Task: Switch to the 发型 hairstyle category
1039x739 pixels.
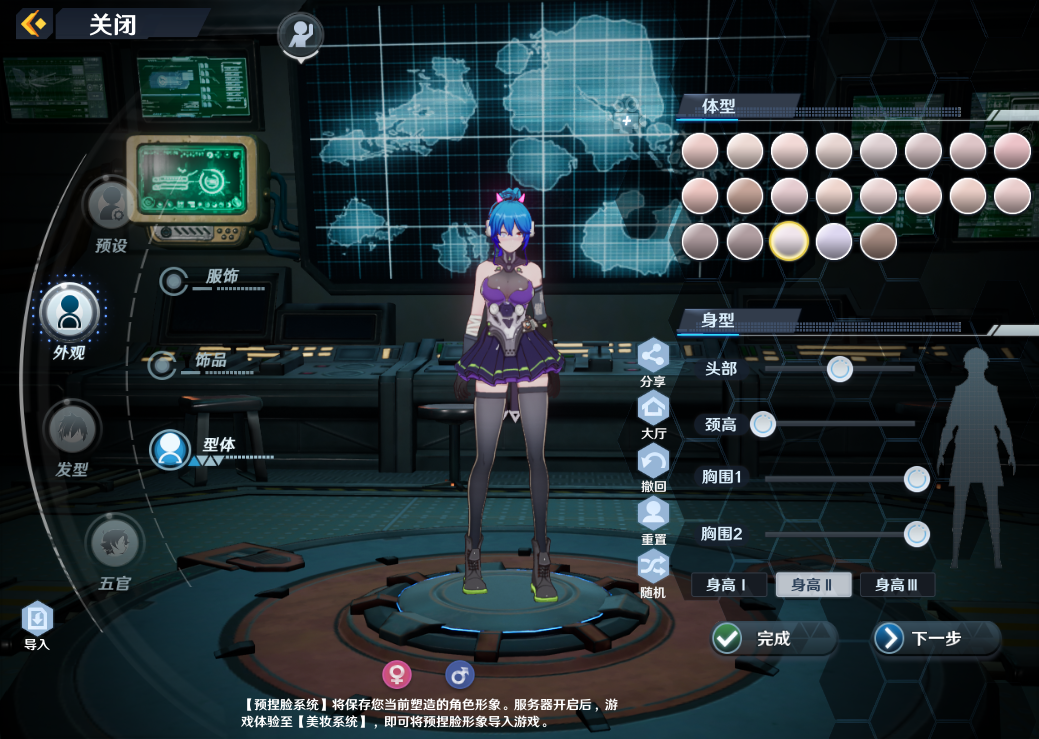Action: (x=72, y=430)
